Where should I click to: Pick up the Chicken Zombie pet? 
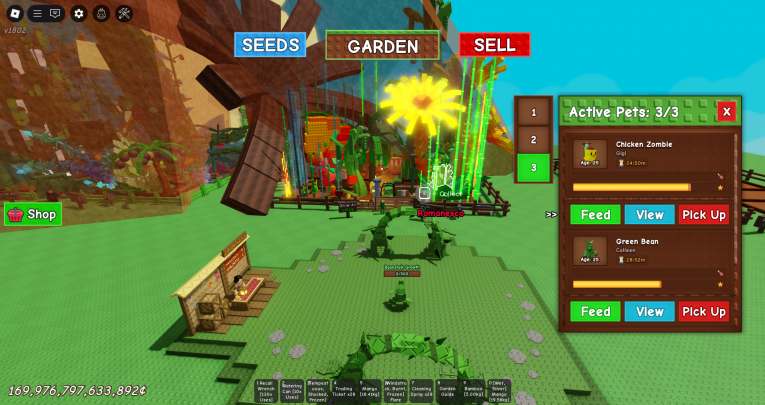tap(704, 215)
